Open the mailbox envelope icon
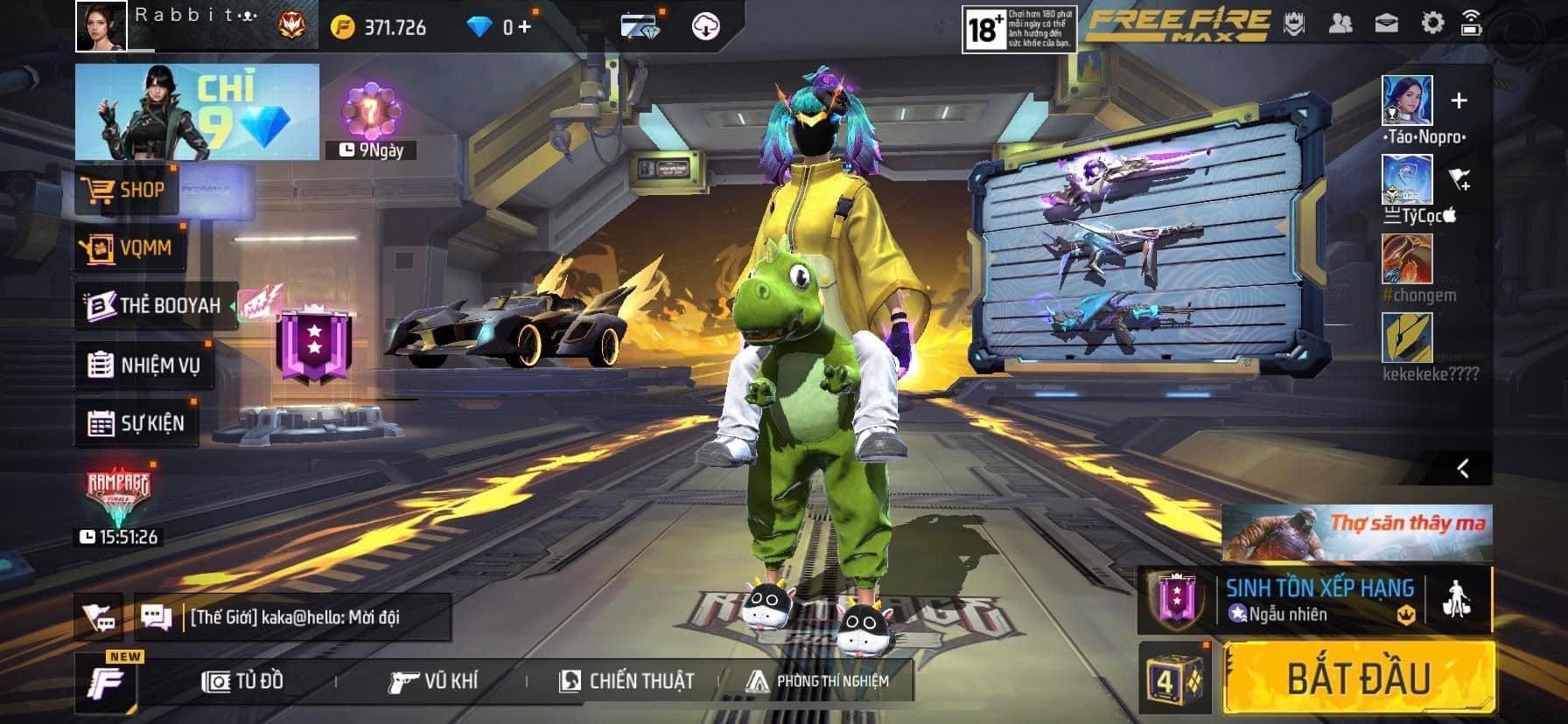1568x724 pixels. 1387,24
